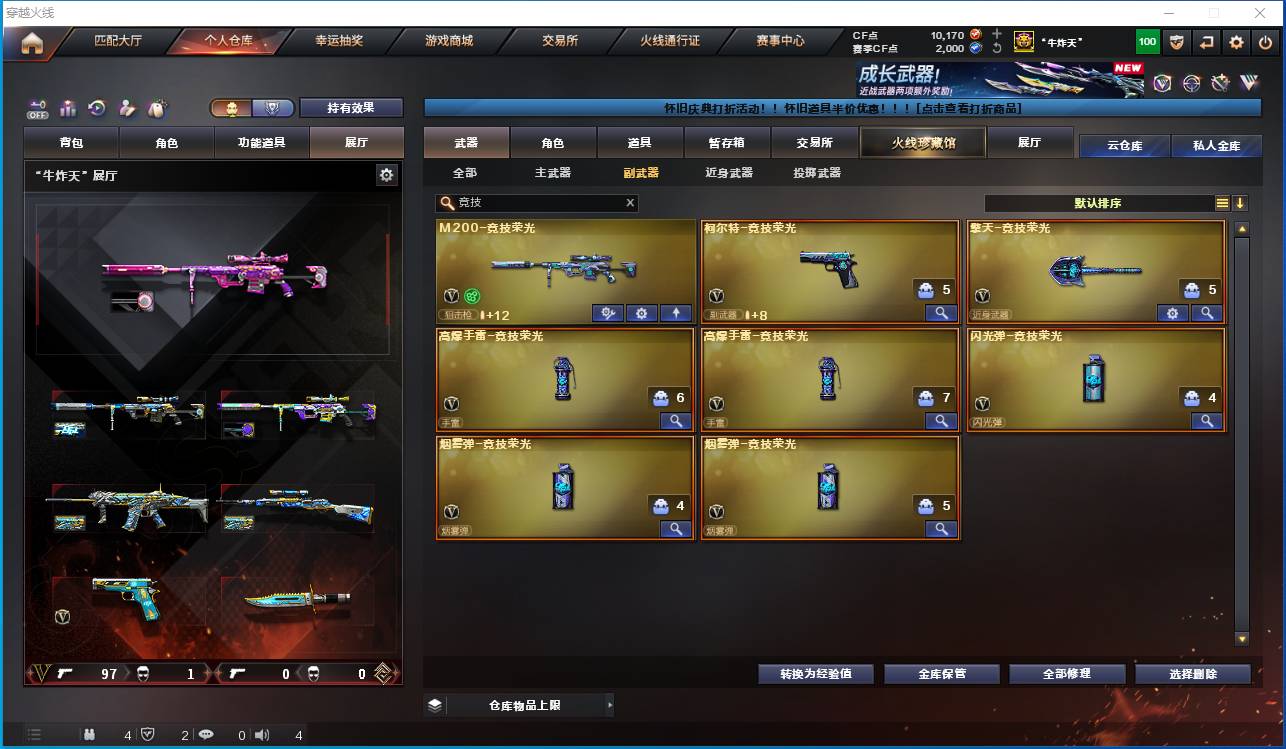Click the magnifier preview on 柯尔特-竞技荣光 card

940,313
